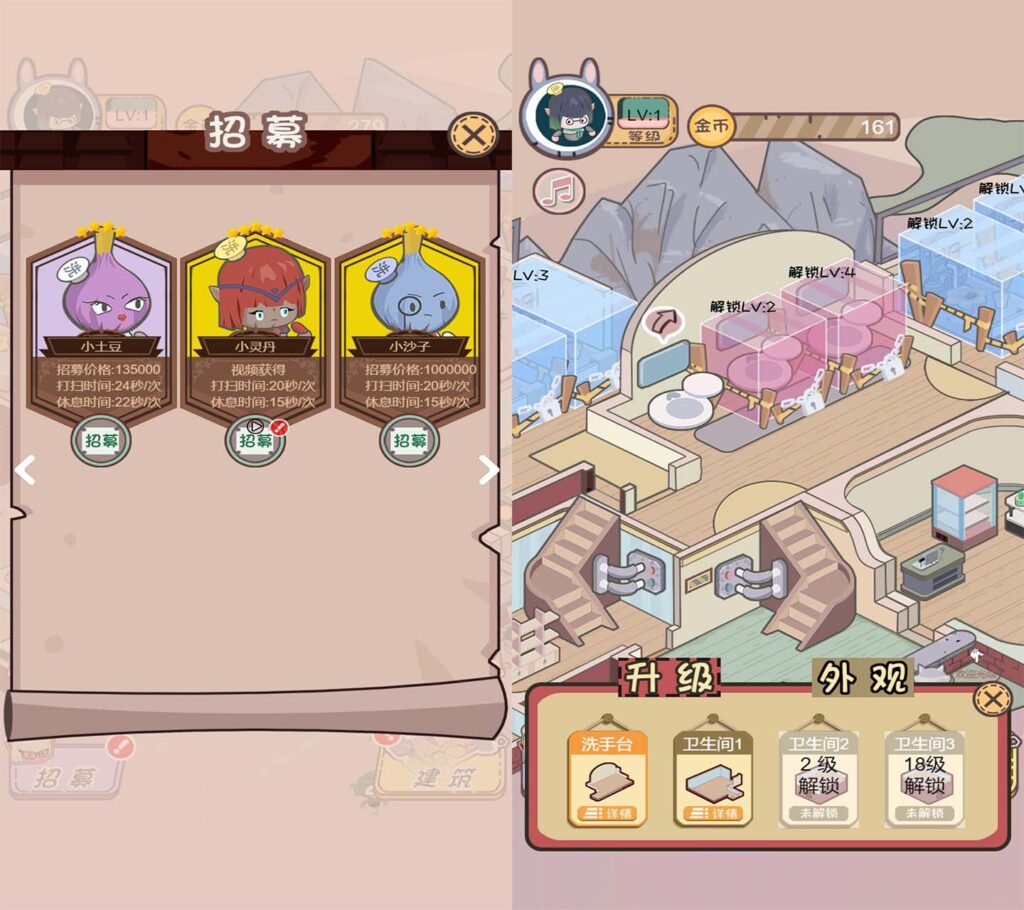Close the 招募 recruitment scroll
The image size is (1024, 910).
[x=472, y=134]
